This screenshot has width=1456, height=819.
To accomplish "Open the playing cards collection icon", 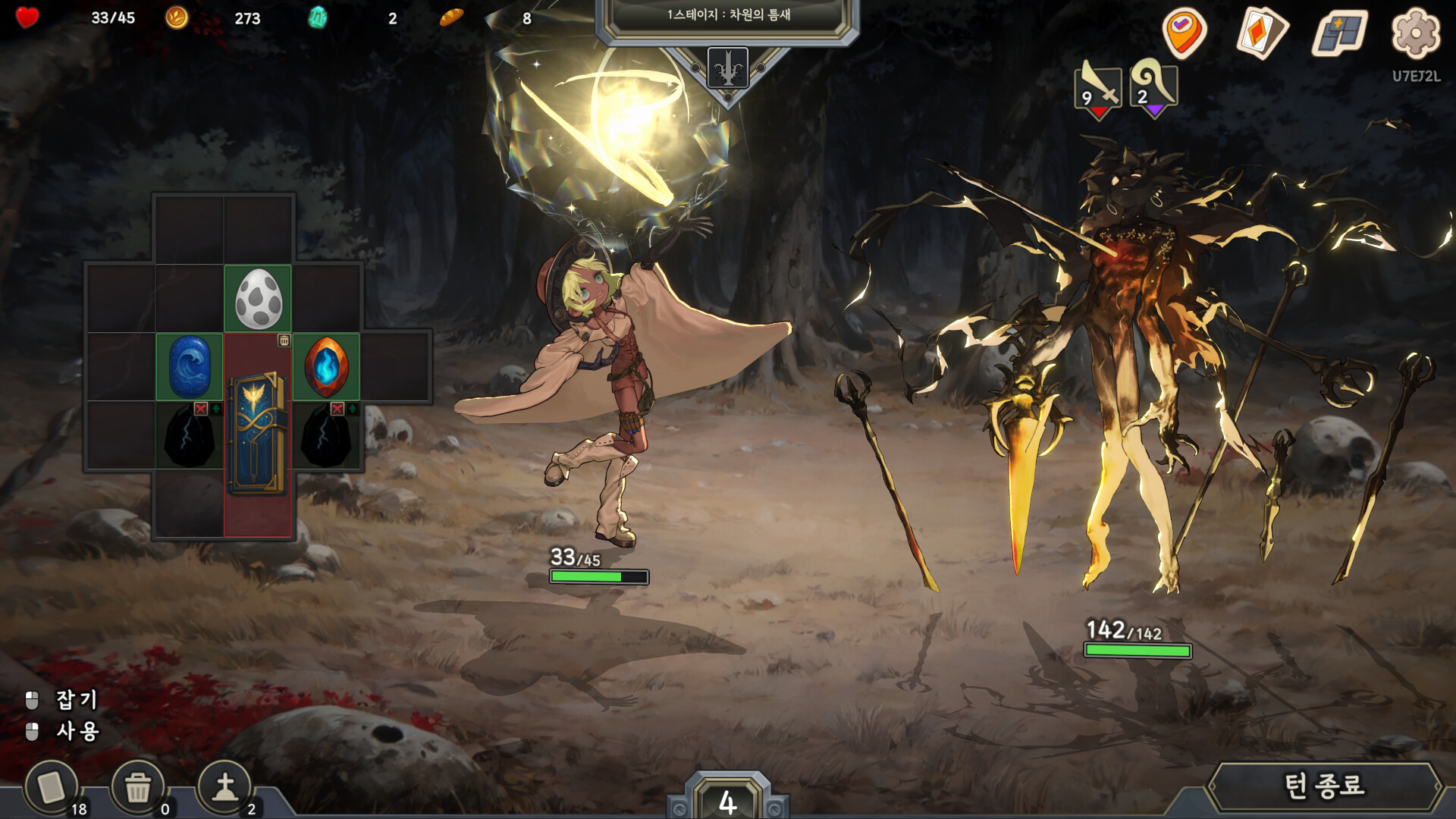I will point(1263,33).
